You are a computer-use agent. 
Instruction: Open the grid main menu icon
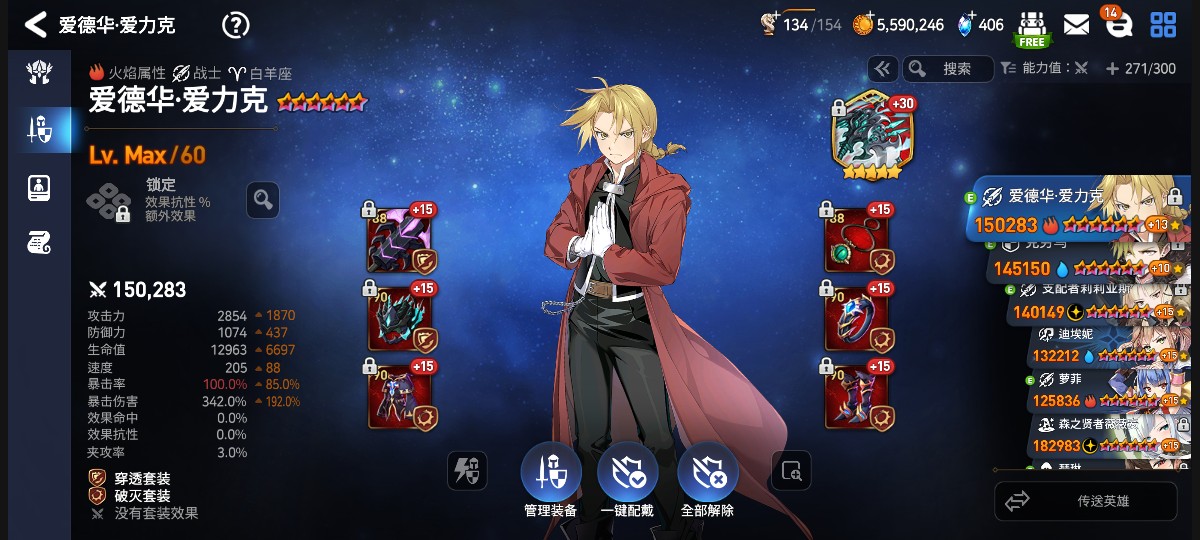pos(1163,24)
